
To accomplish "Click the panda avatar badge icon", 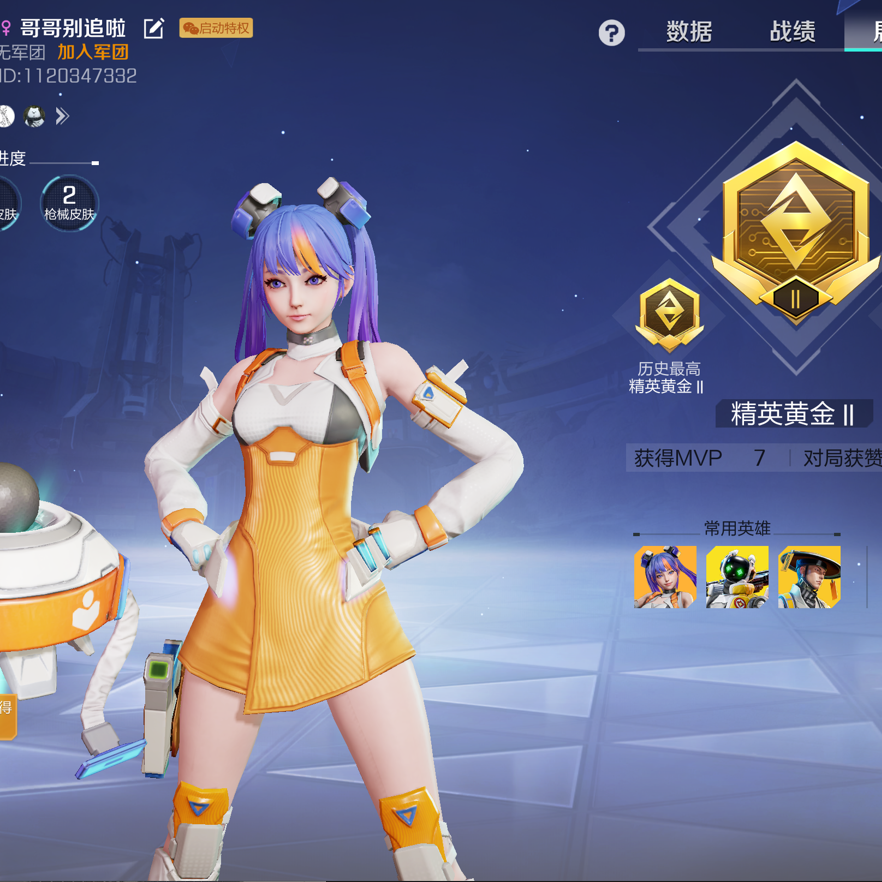I will point(35,117).
